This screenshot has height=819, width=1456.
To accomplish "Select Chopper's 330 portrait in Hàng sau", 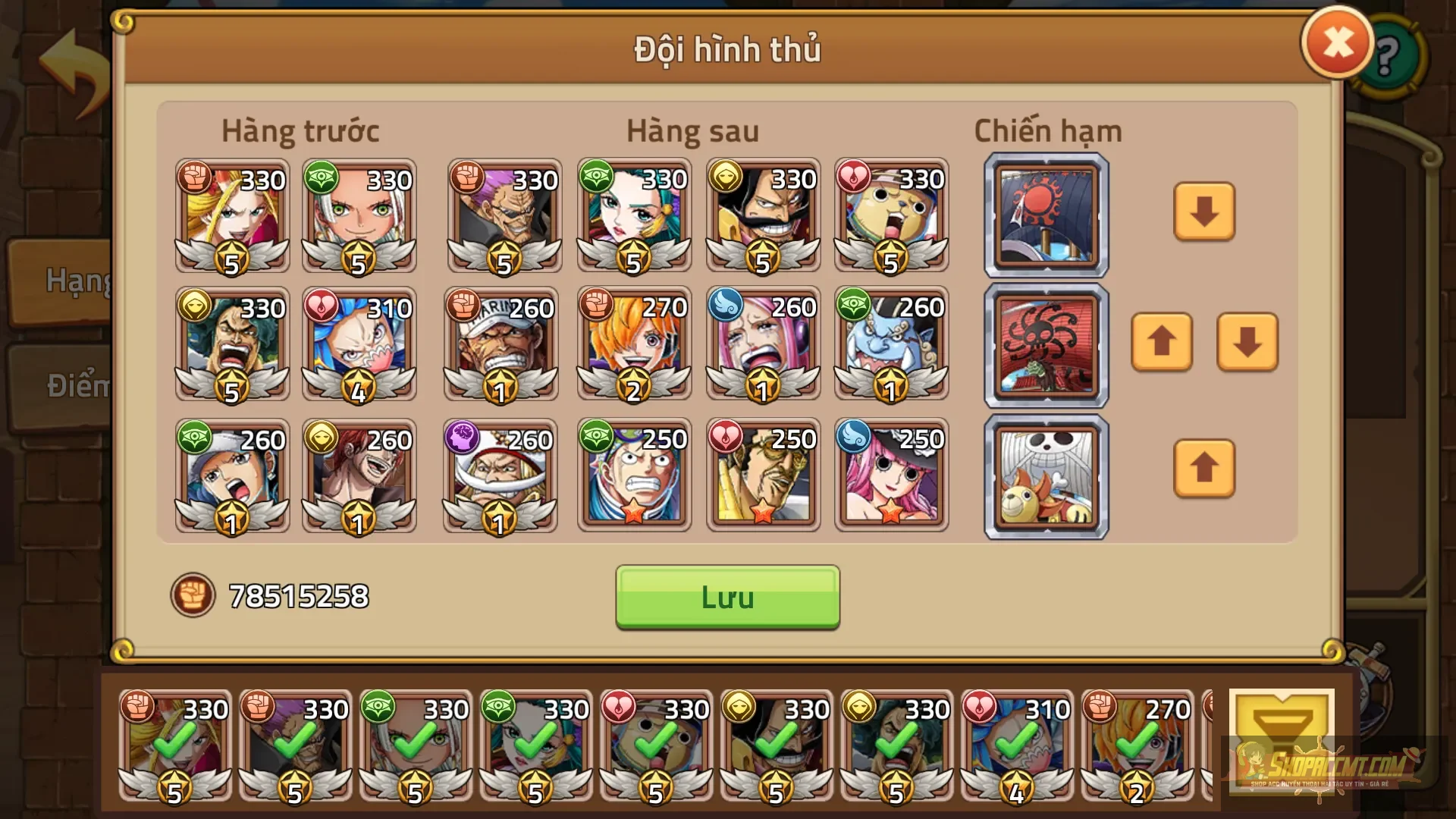I will click(892, 215).
